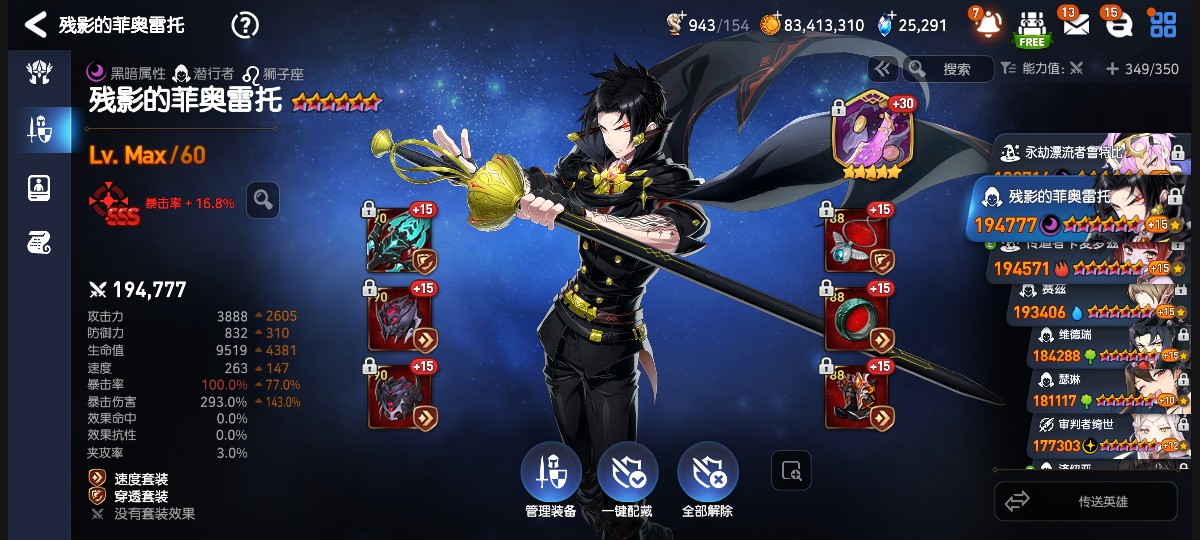Viewport: 1200px width, 540px height.
Task: Click the hero search box
Action: pyautogui.click(x=948, y=69)
